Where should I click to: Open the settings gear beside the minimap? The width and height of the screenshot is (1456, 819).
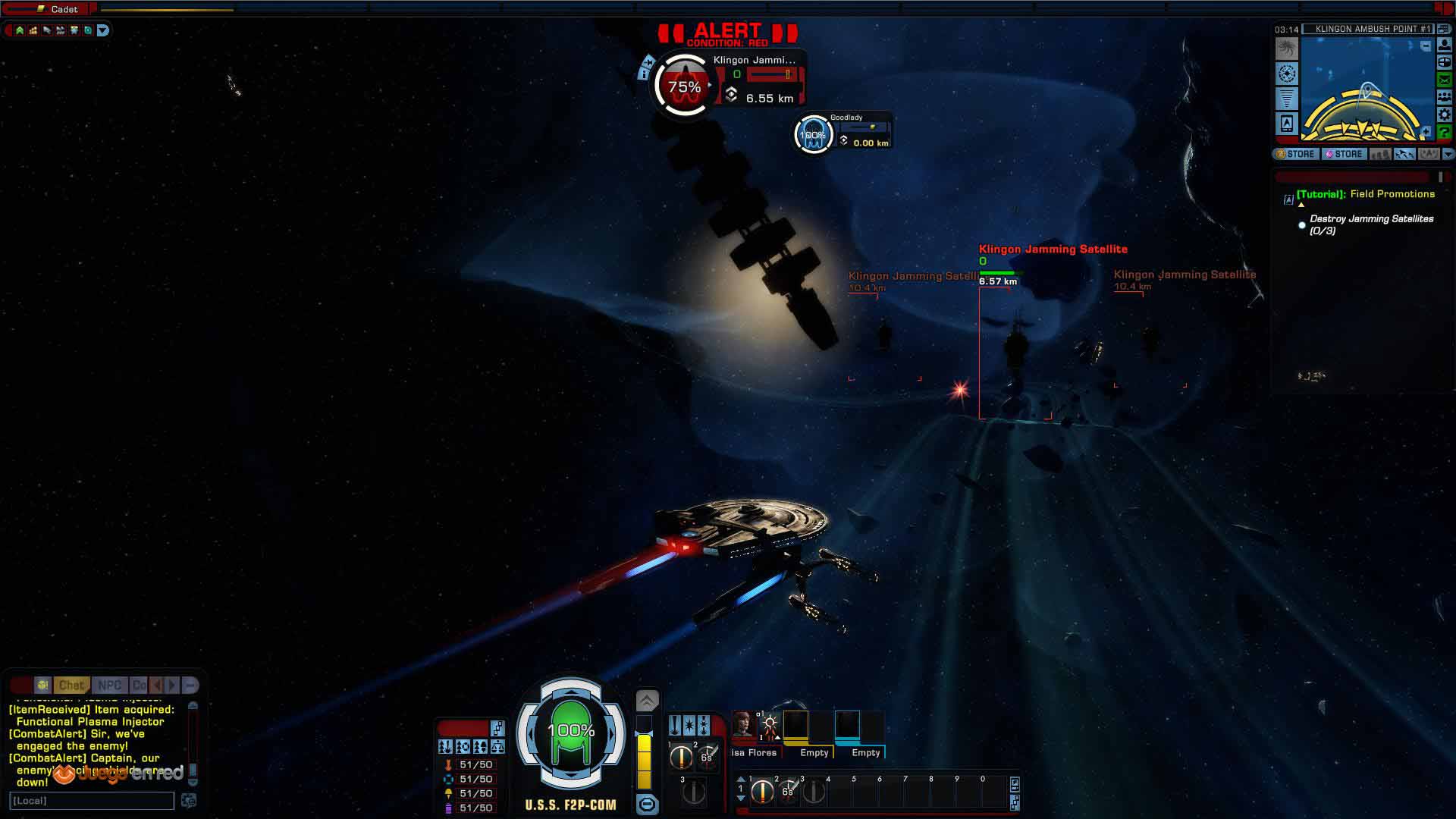(1445, 115)
